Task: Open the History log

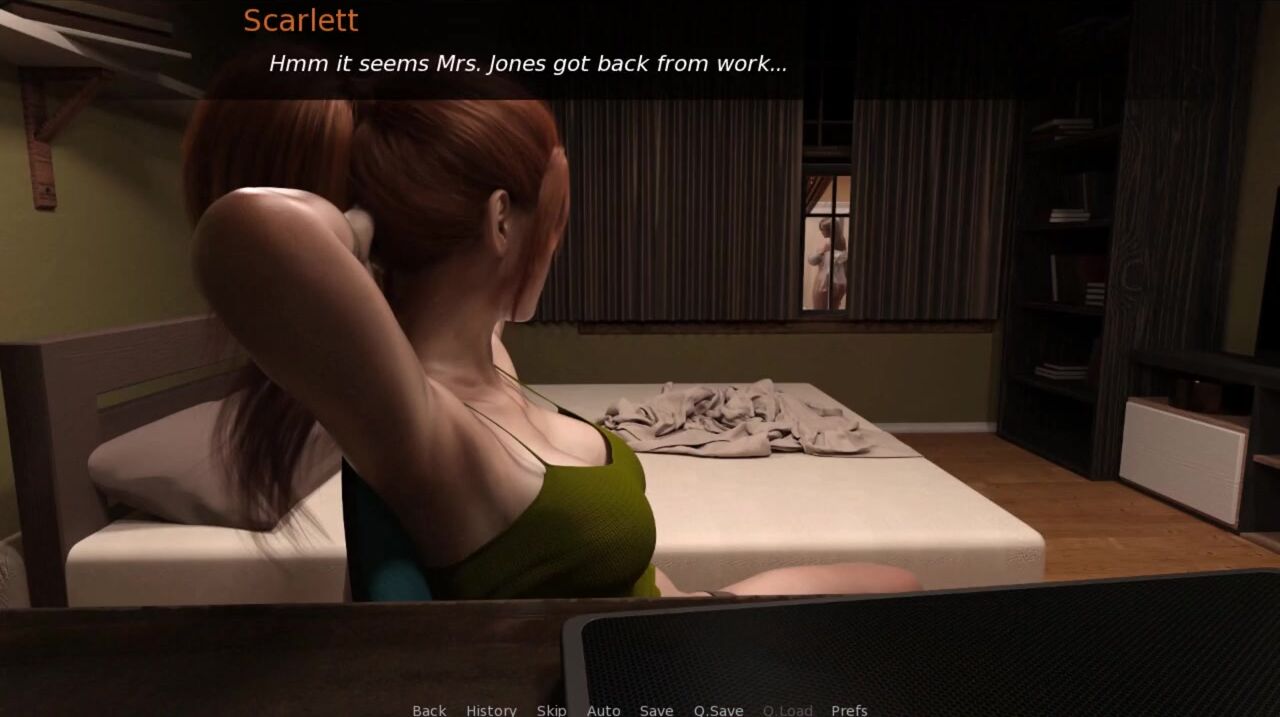Action: (491, 710)
